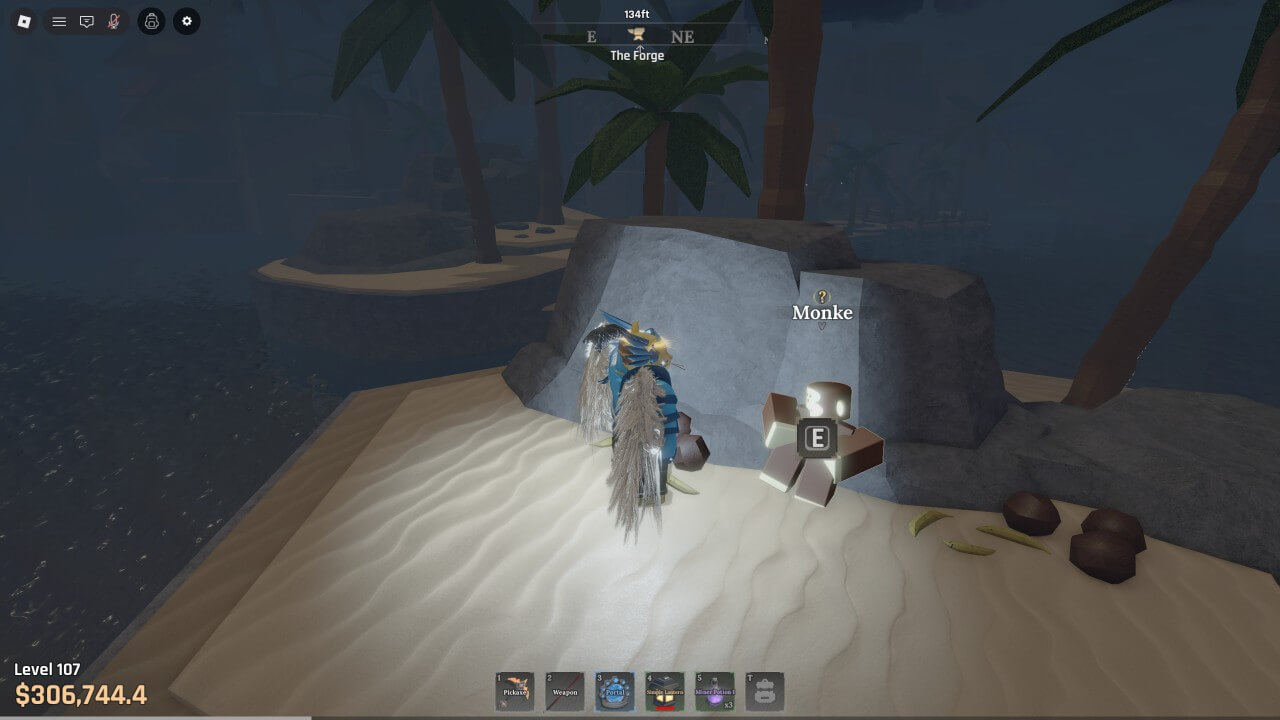This screenshot has height=720, width=1280.
Task: Use the Miner Potion I slot
Action: (715, 691)
